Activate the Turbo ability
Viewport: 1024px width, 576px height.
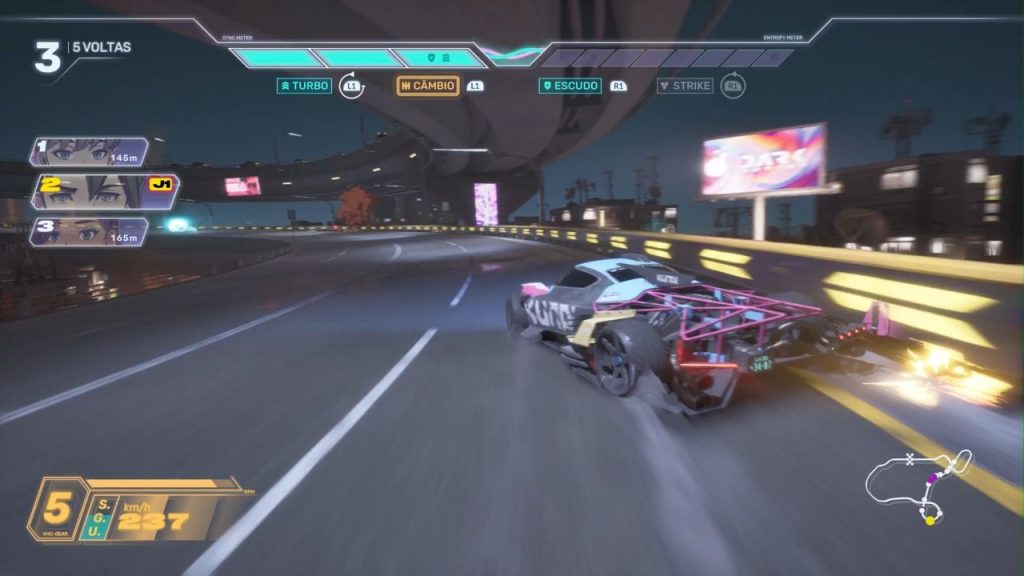[x=304, y=86]
